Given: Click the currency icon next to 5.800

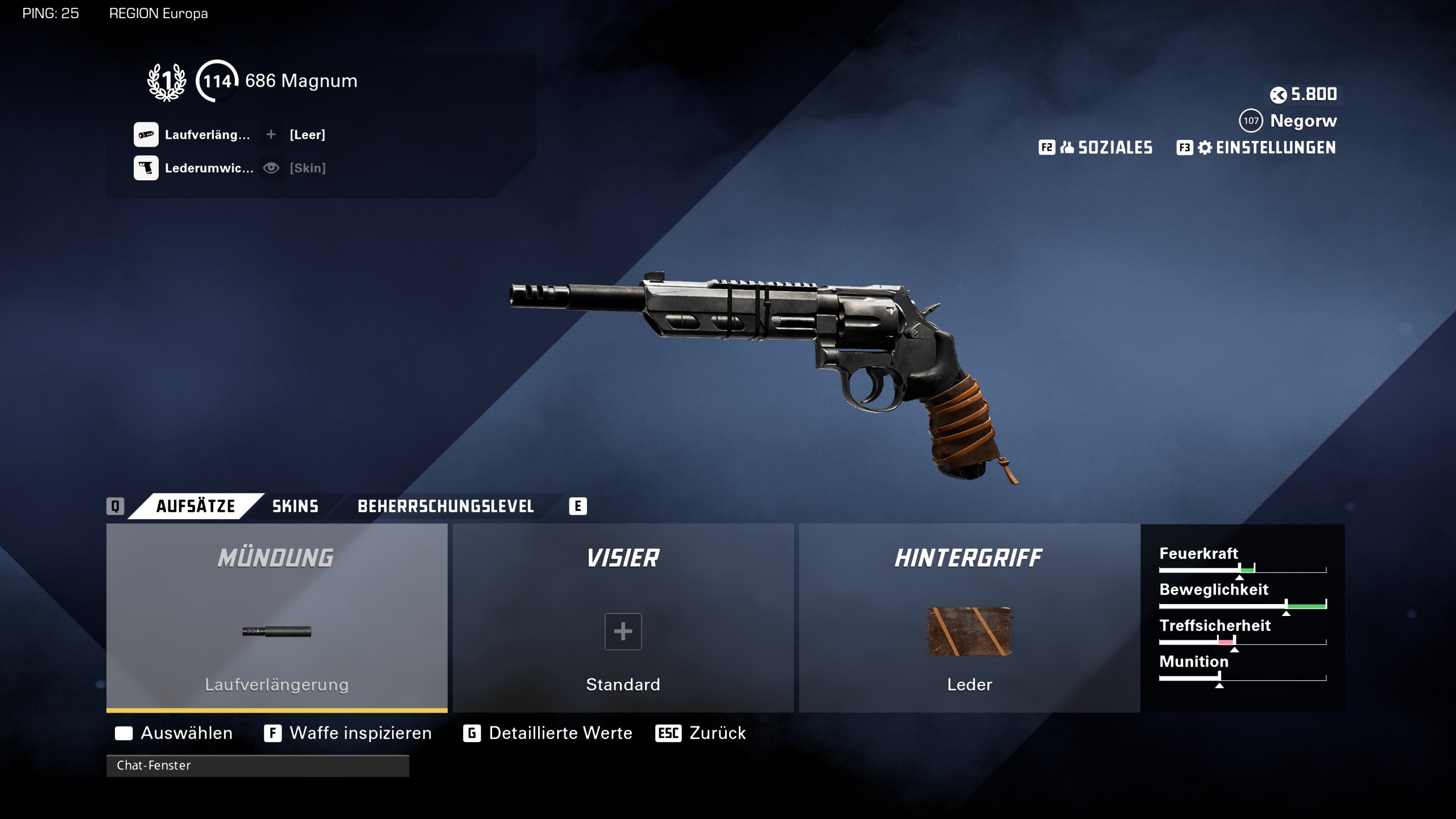Looking at the screenshot, I should point(1280,95).
